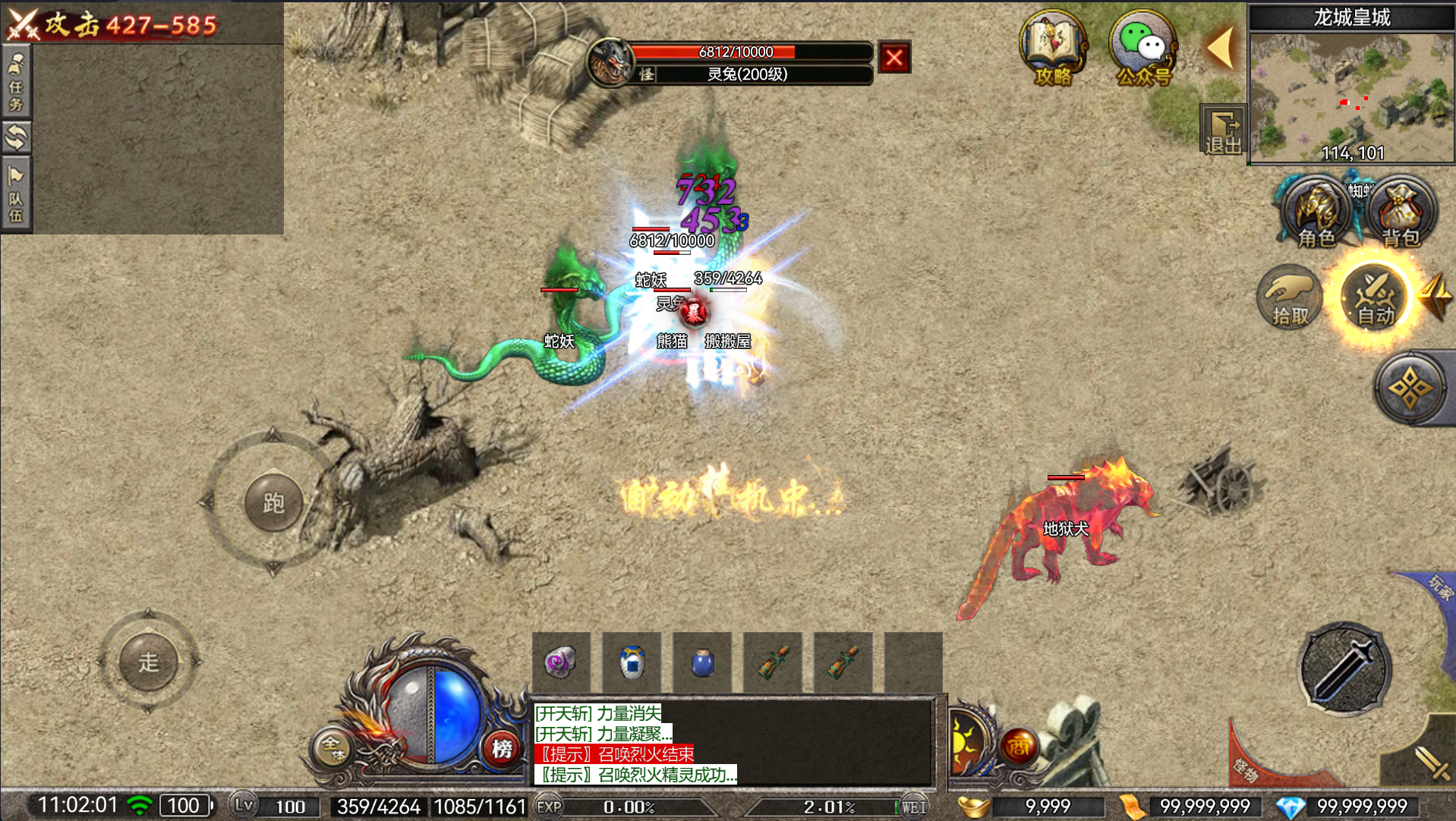Tap the 拾取 pickup button

click(1290, 297)
